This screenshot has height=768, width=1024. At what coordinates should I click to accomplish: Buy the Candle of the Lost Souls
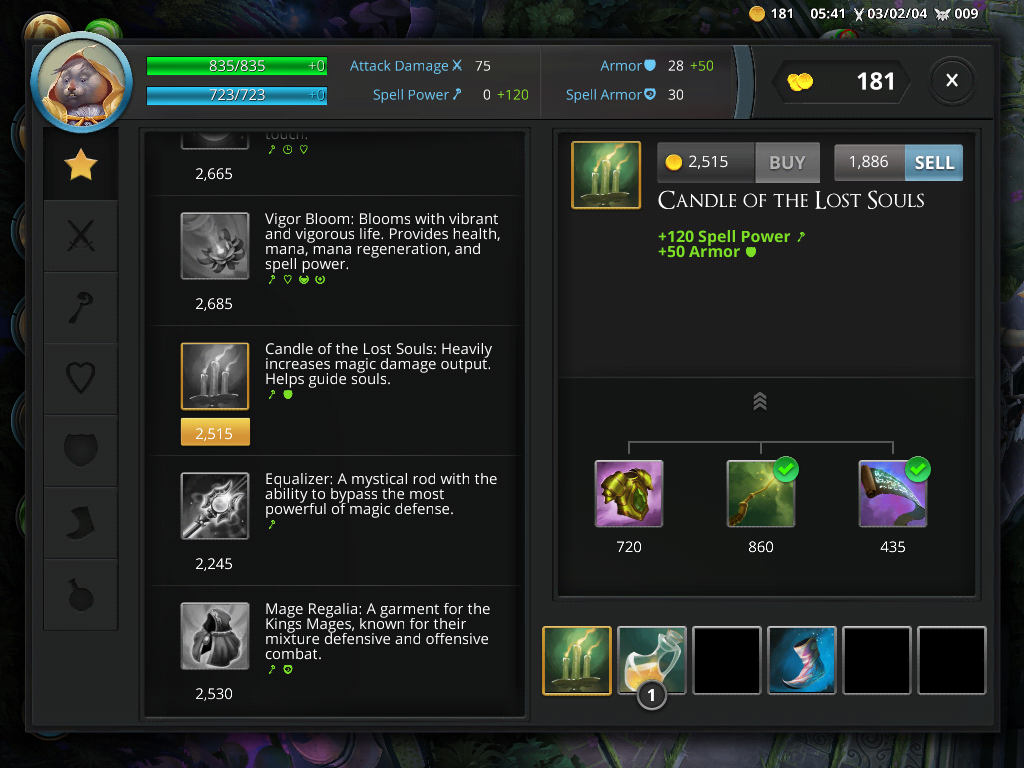pyautogui.click(x=786, y=162)
